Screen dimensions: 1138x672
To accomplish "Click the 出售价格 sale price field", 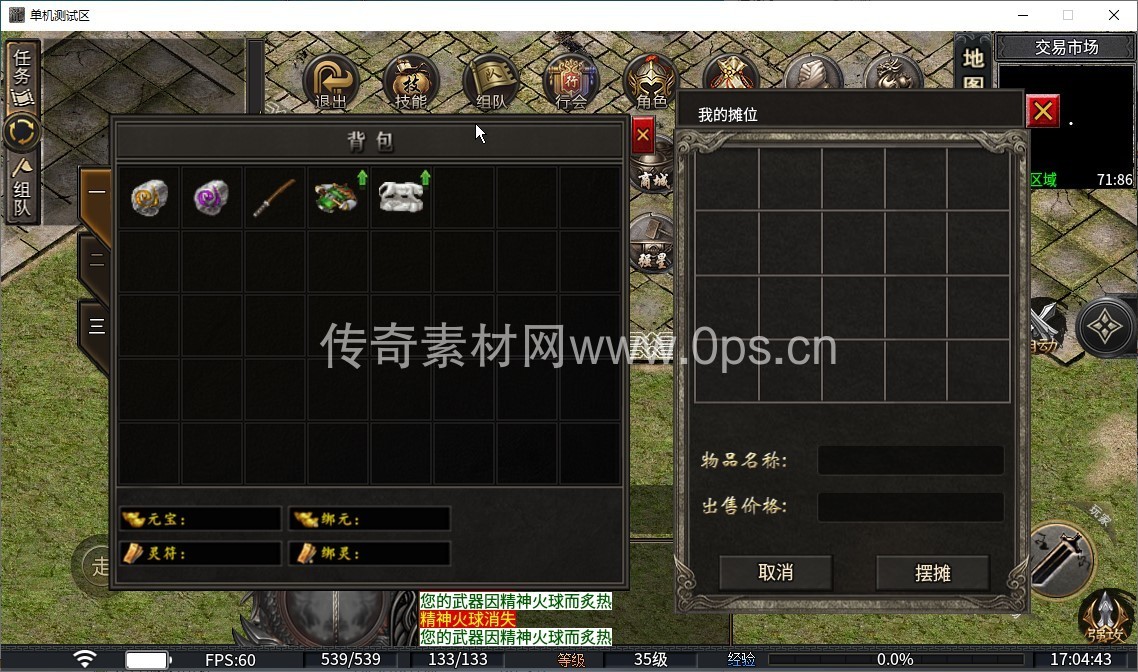I will click(x=910, y=506).
